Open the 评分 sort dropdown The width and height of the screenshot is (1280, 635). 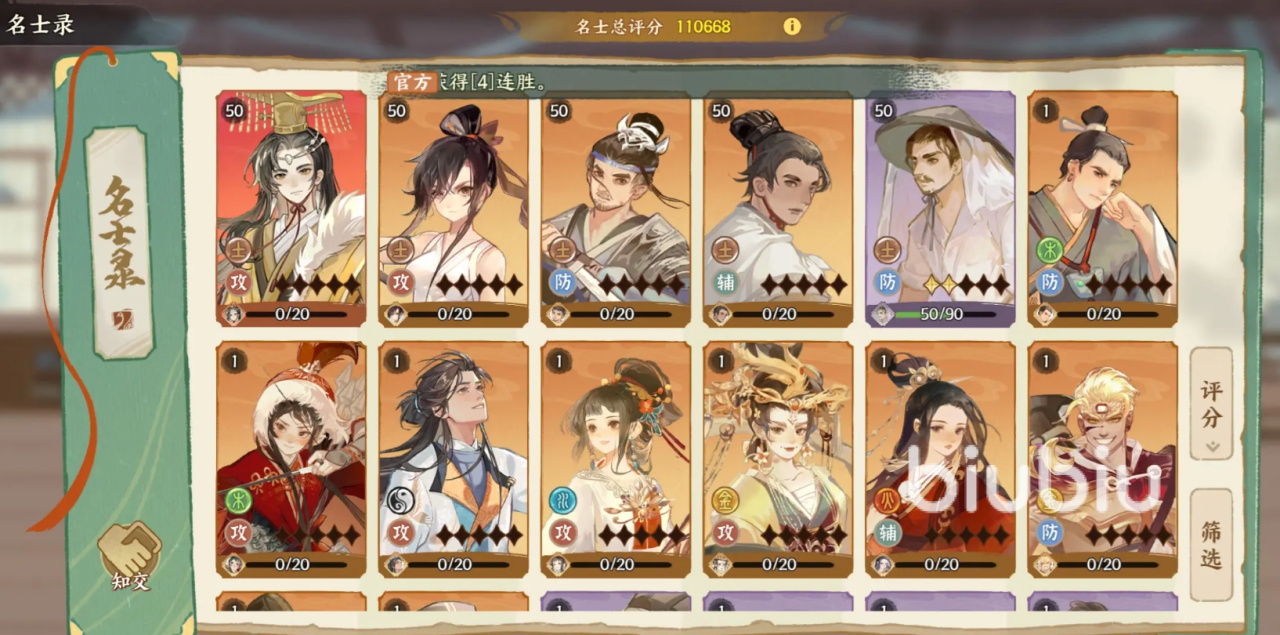(x=1211, y=403)
